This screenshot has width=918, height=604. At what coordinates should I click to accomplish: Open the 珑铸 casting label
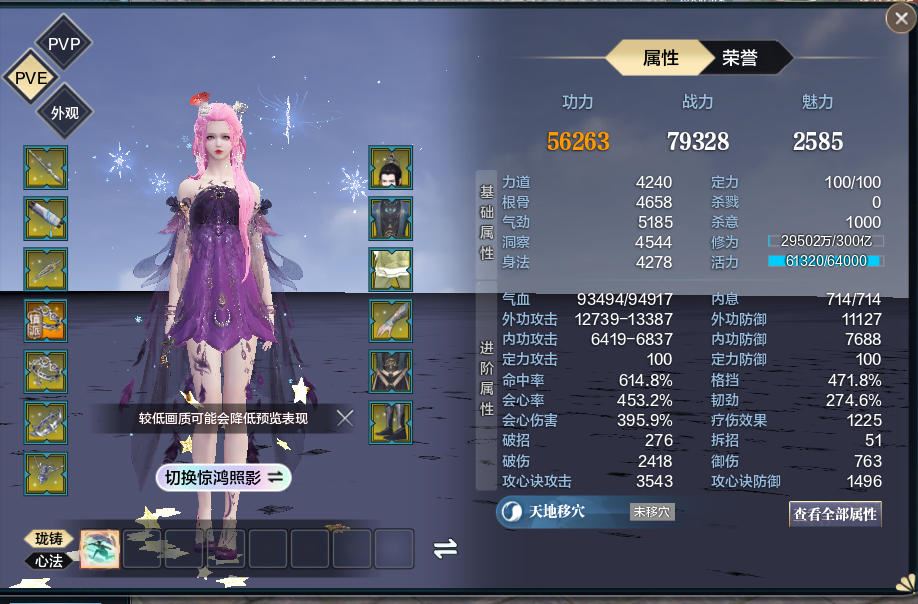click(49, 540)
